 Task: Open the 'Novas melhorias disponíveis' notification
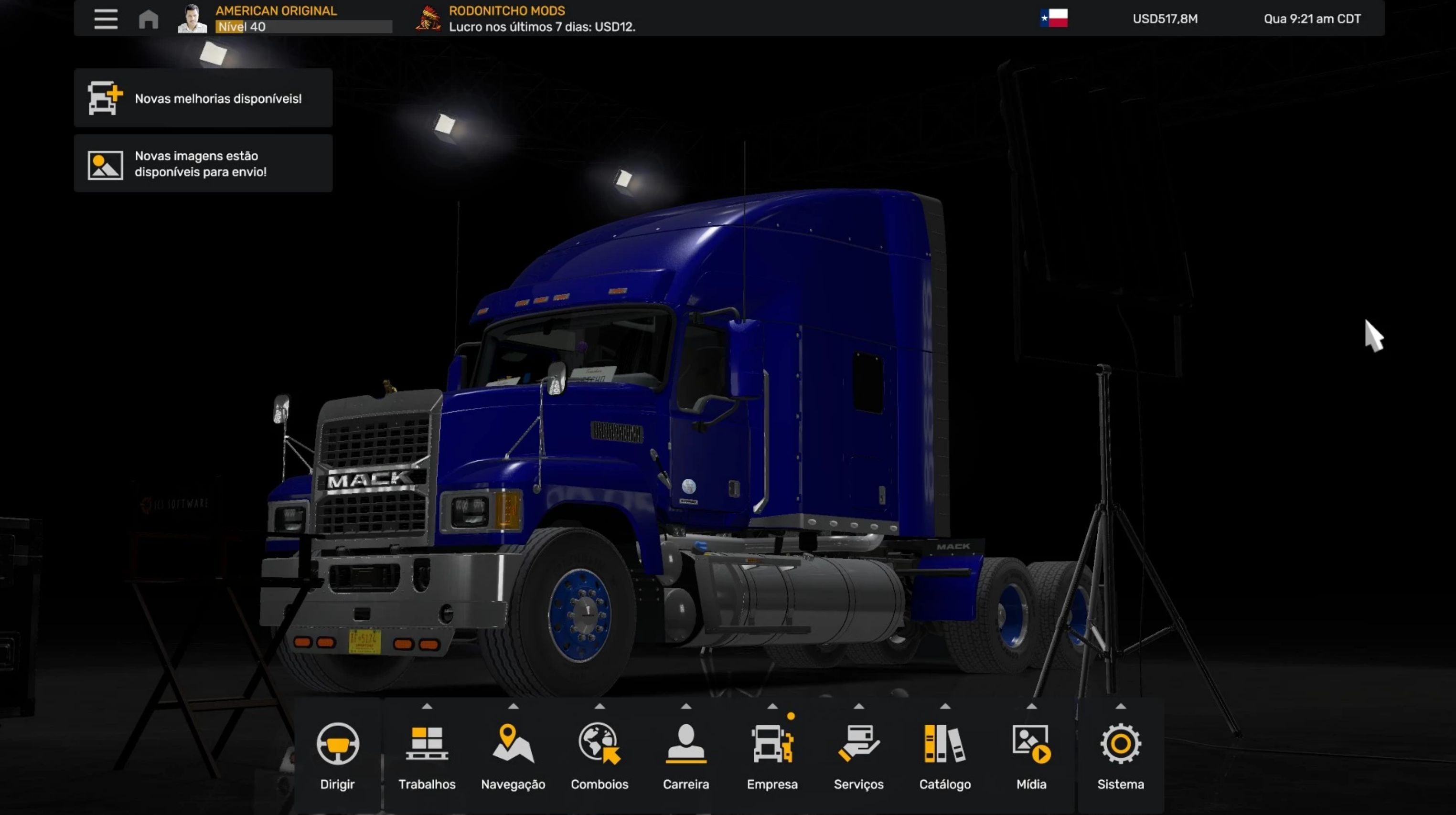click(x=203, y=98)
